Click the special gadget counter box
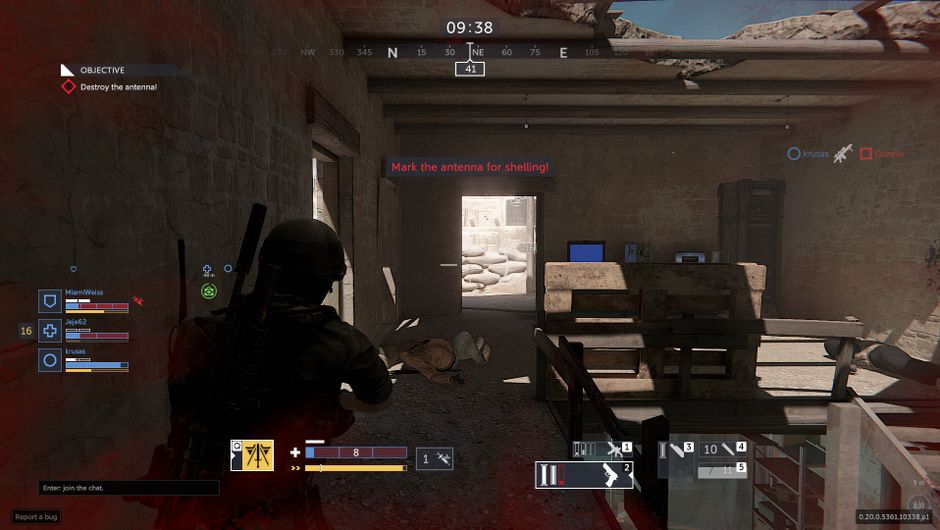Image resolution: width=940 pixels, height=530 pixels. [434, 458]
